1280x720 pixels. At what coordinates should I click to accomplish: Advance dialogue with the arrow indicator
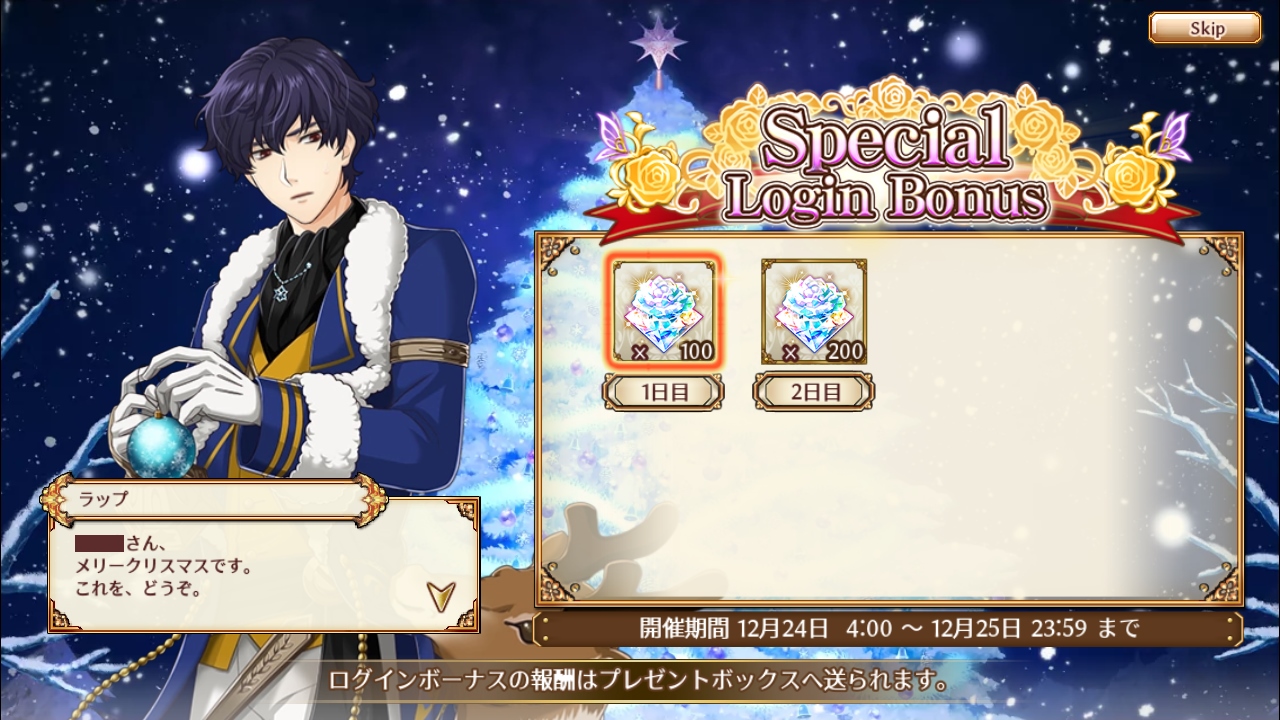(x=438, y=596)
